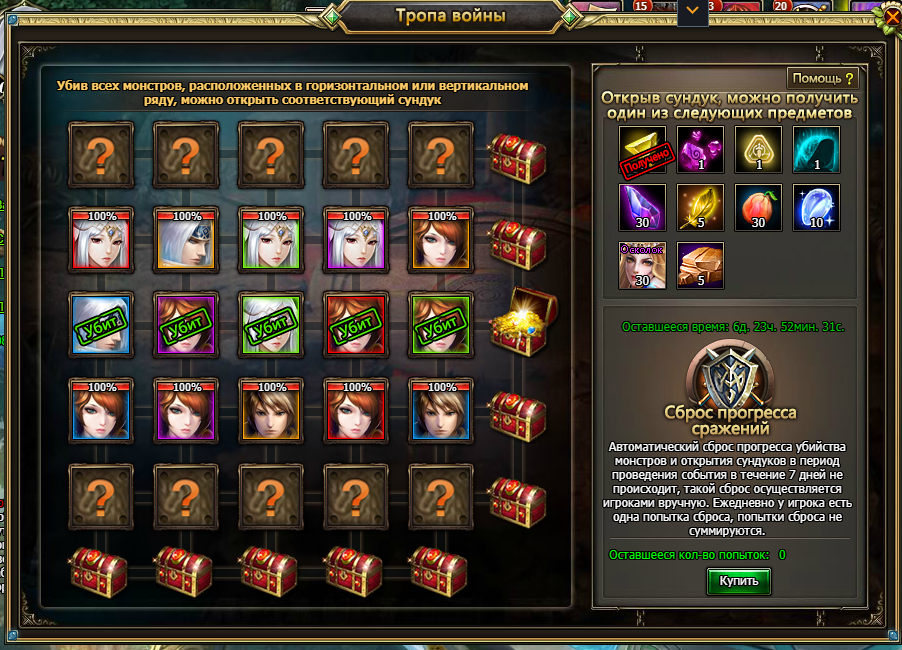View the Осколок character shard reward
Image resolution: width=902 pixels, height=650 pixels.
pyautogui.click(x=643, y=266)
